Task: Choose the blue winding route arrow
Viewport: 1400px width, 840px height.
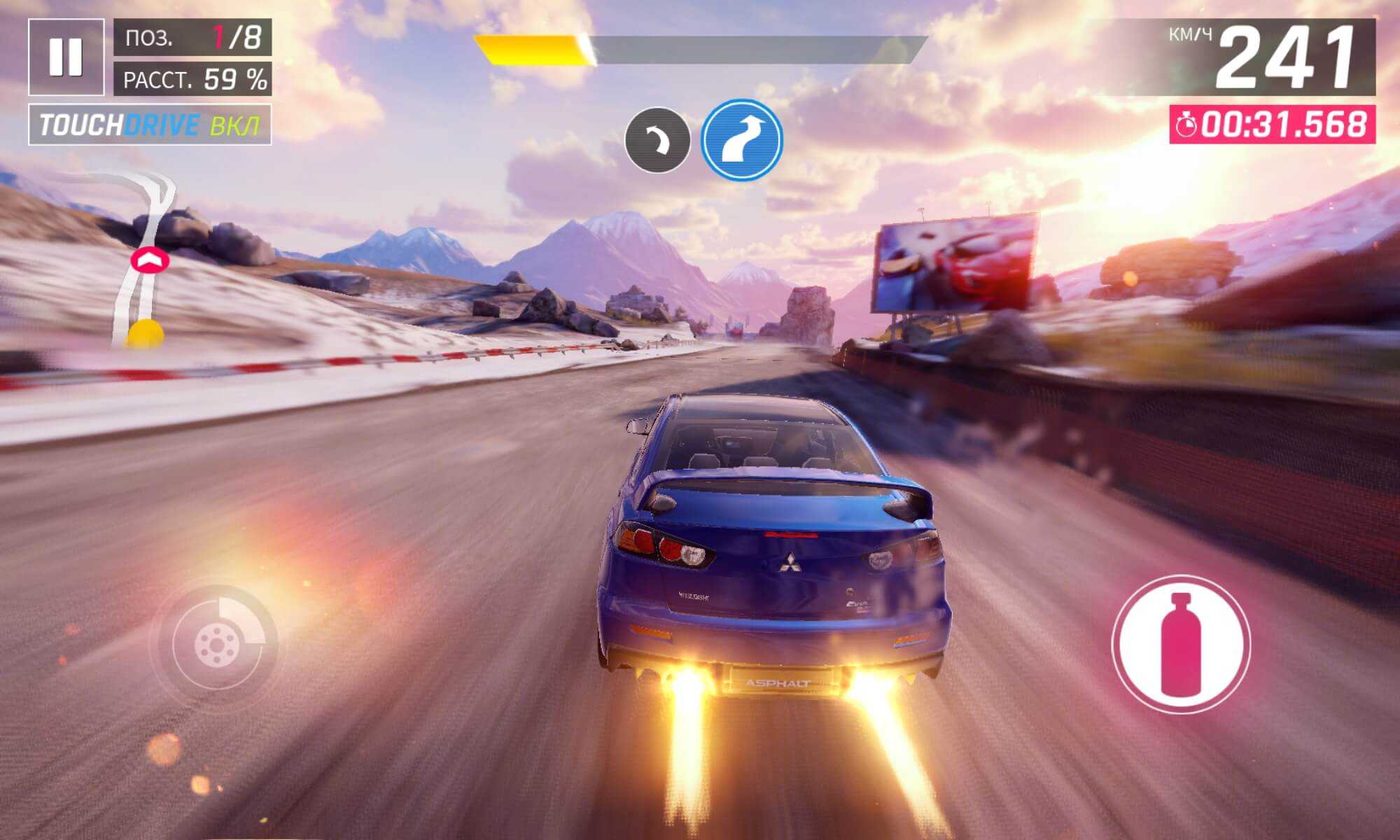Action: click(742, 140)
